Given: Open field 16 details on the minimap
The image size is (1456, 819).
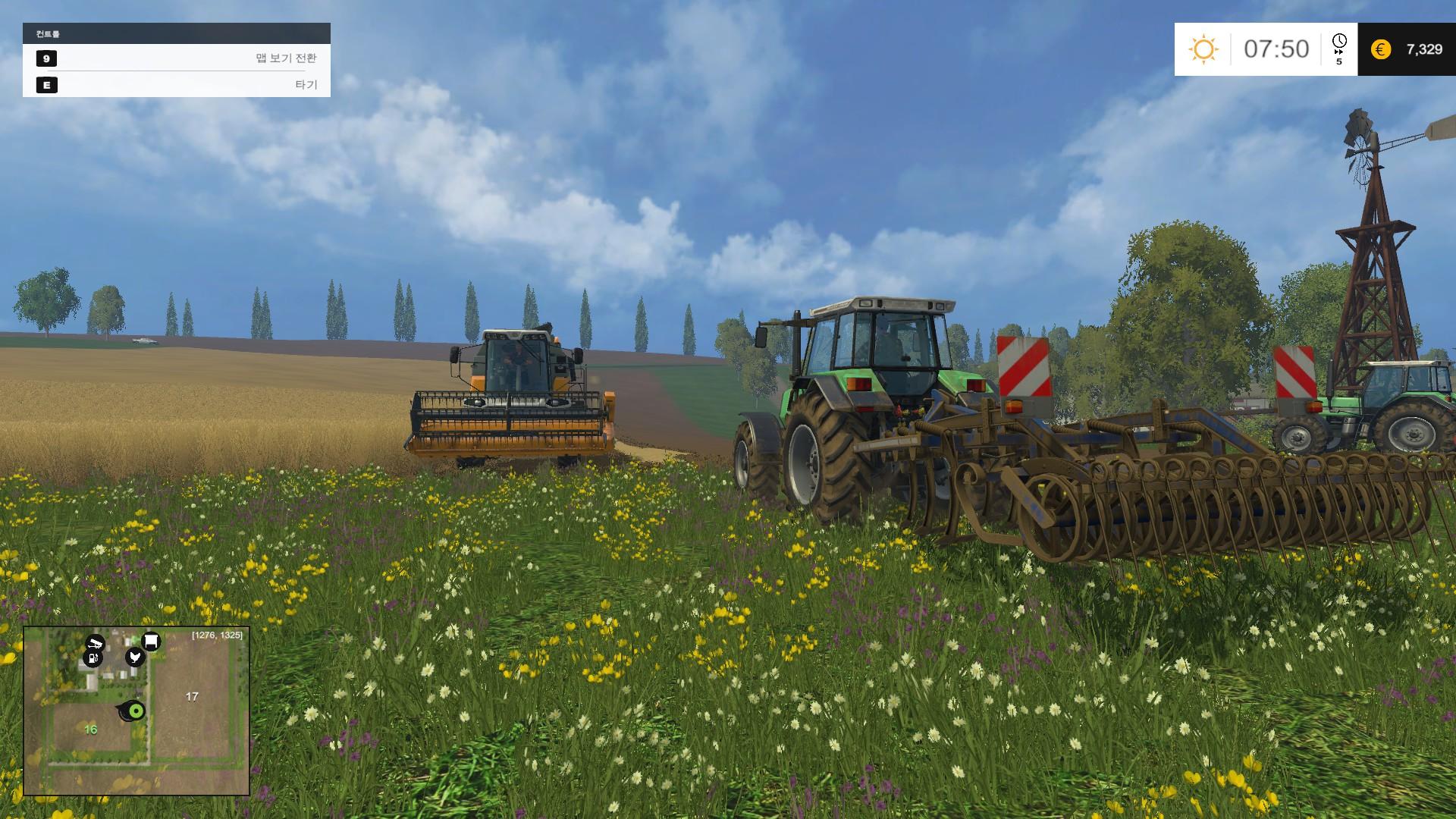Looking at the screenshot, I should pos(90,730).
